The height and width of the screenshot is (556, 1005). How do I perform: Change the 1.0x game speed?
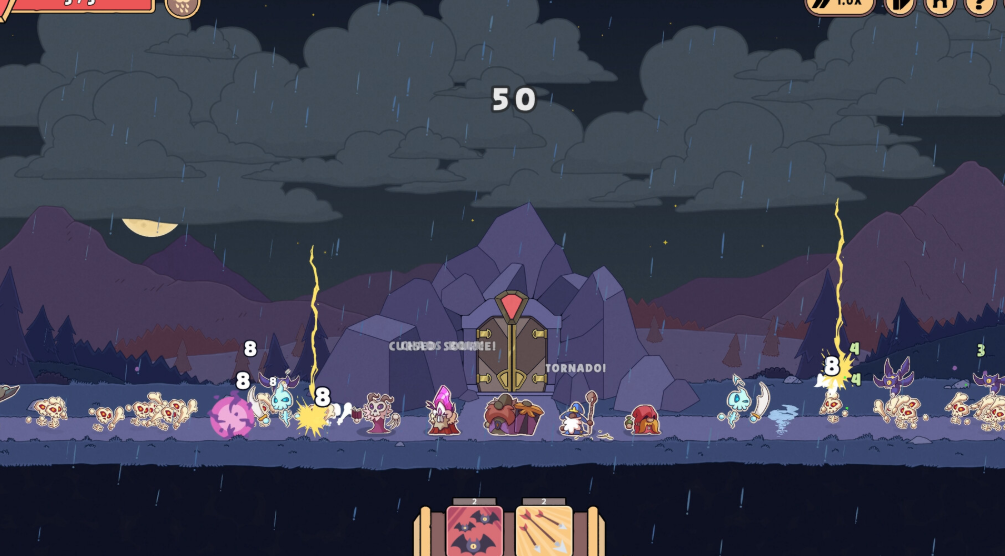click(840, 4)
